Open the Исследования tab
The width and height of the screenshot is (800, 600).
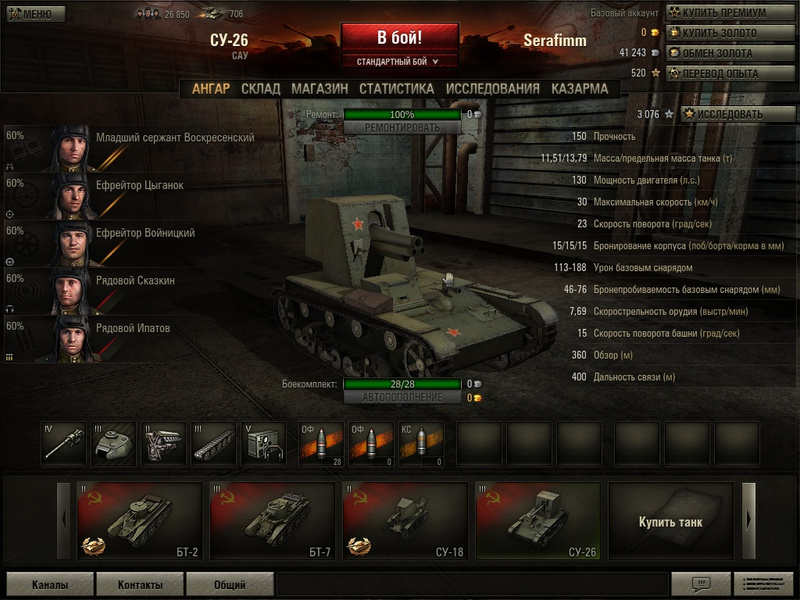click(492, 89)
